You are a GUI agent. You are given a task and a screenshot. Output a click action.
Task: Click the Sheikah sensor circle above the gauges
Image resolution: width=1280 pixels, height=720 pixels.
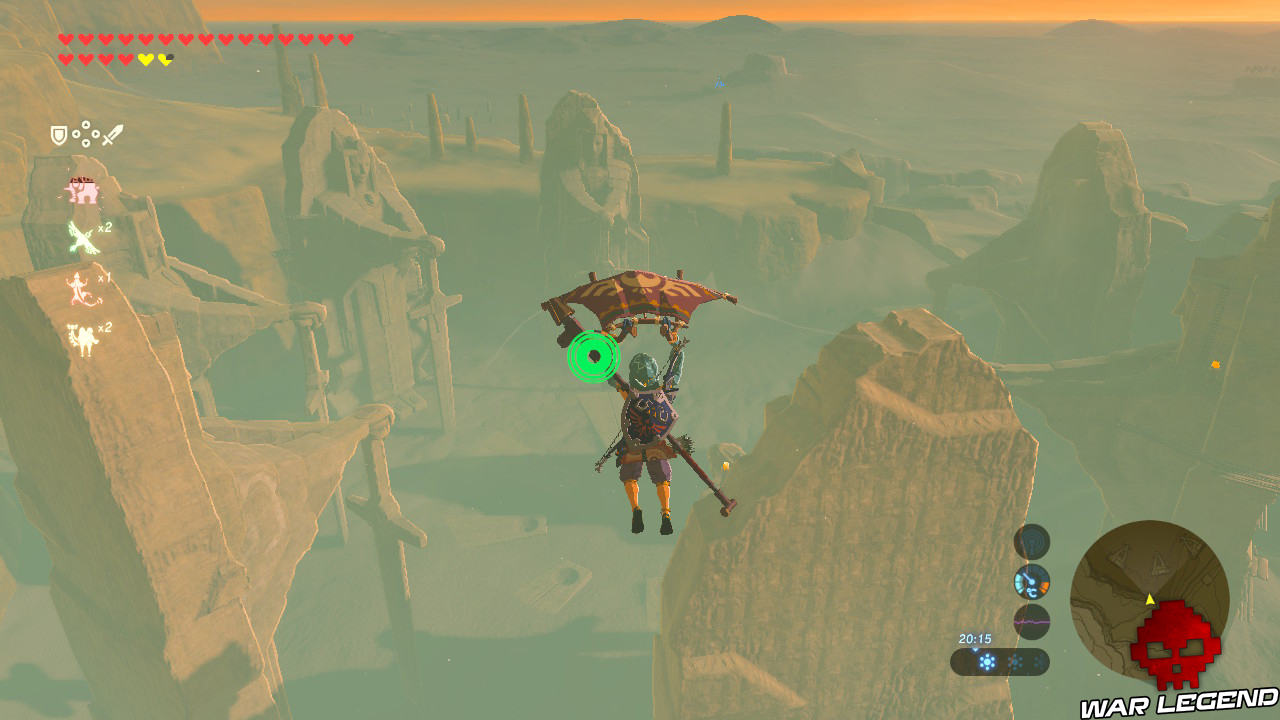point(1030,541)
